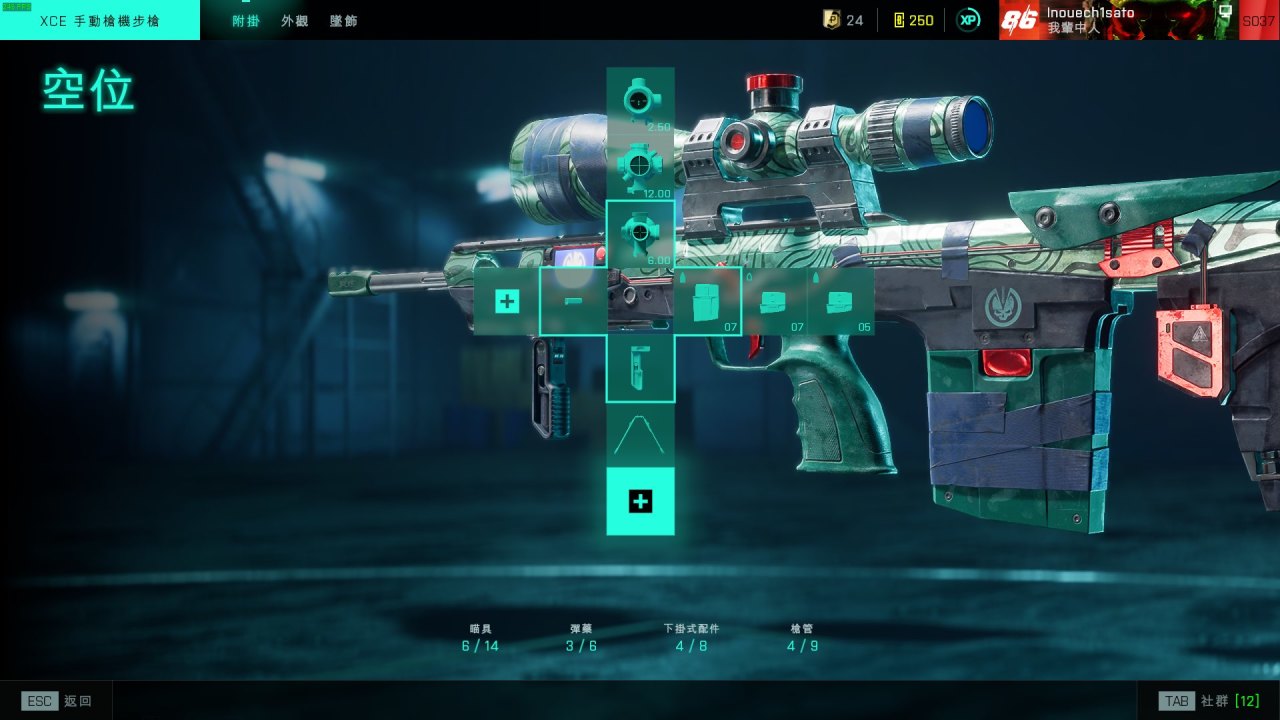Select the 2.50x scope slot
The width and height of the screenshot is (1280, 720).
(640, 100)
